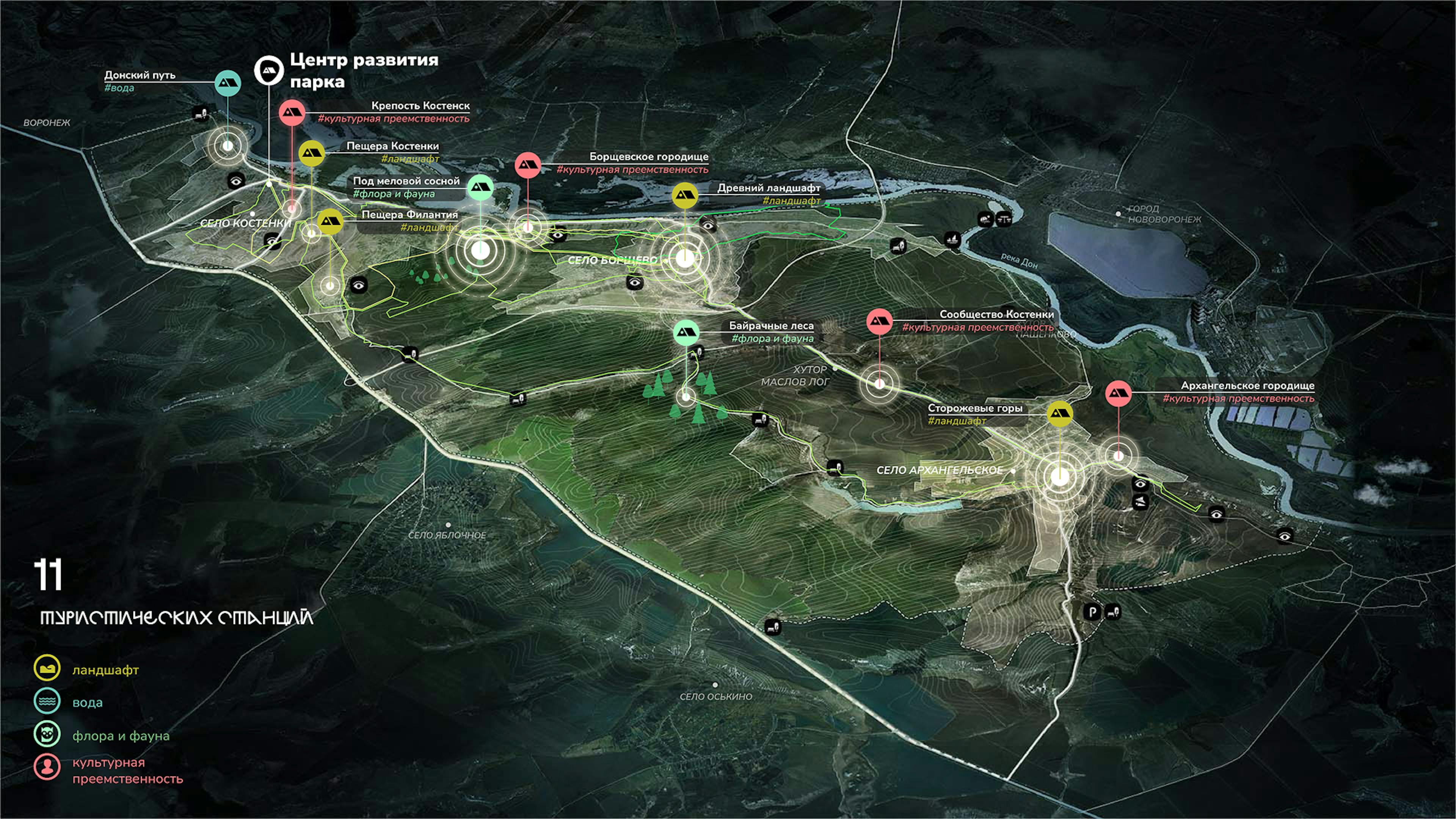This screenshot has width=1456, height=819.
Task: Open the Сообщество Костенки station pin
Action: click(880, 321)
